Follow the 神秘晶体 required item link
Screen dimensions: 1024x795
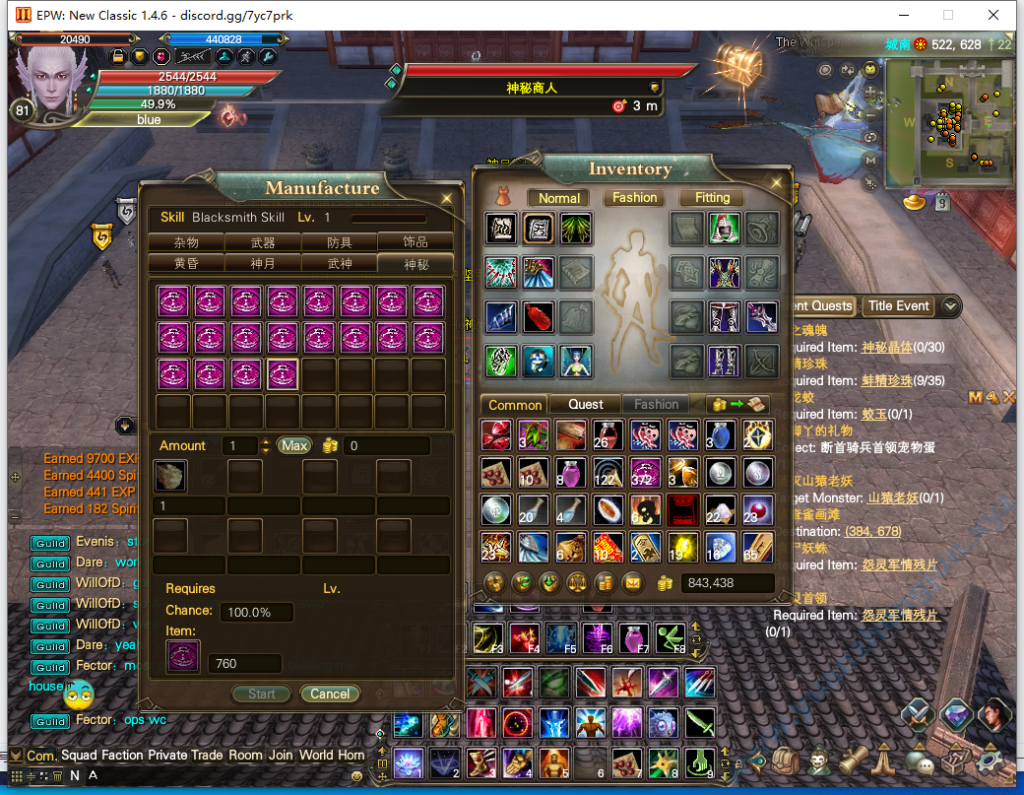890,348
